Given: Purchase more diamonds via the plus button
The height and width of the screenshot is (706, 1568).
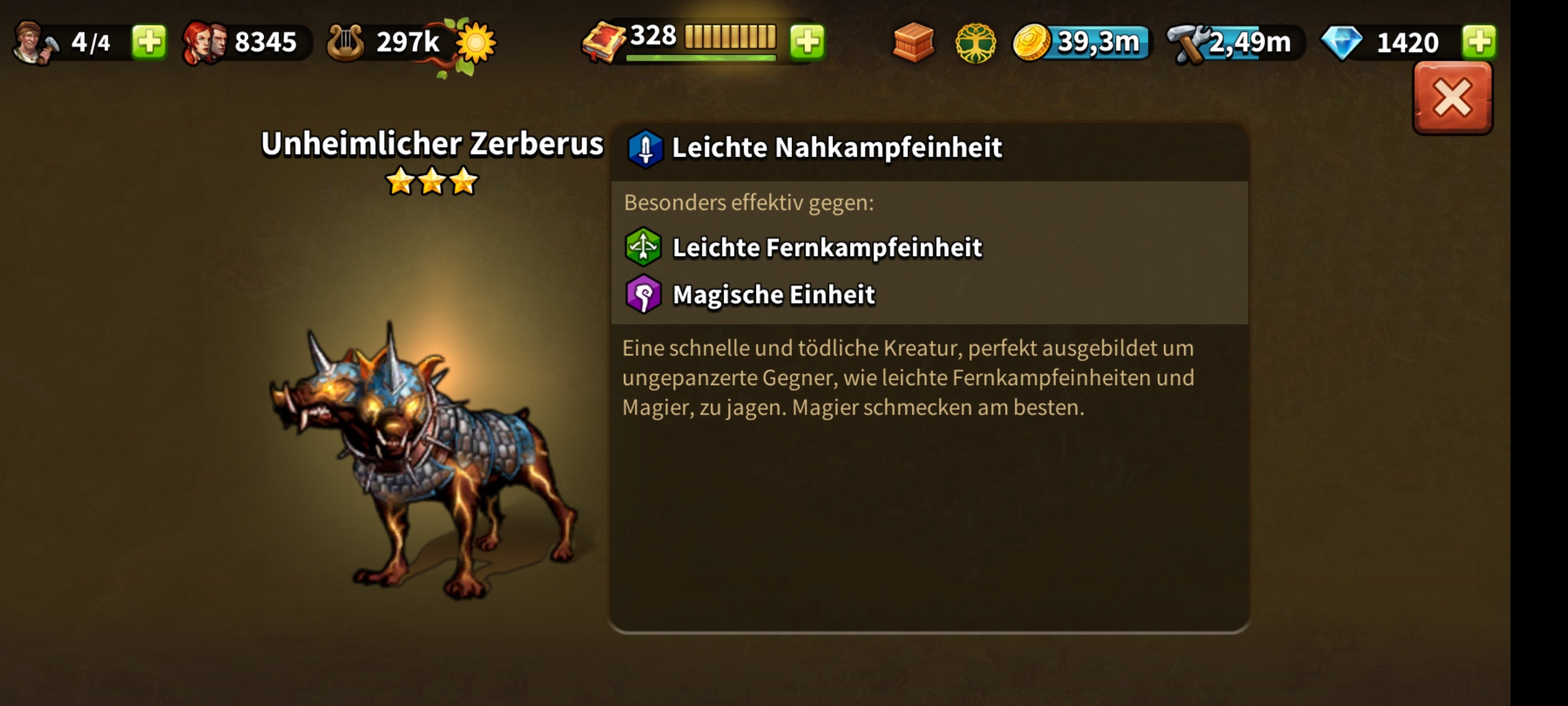Looking at the screenshot, I should 1478,42.
